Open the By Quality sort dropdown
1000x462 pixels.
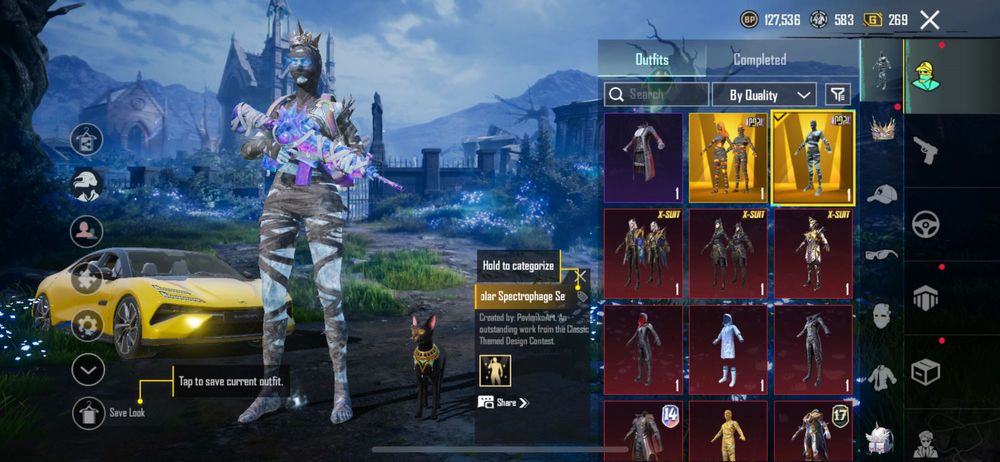pos(765,95)
